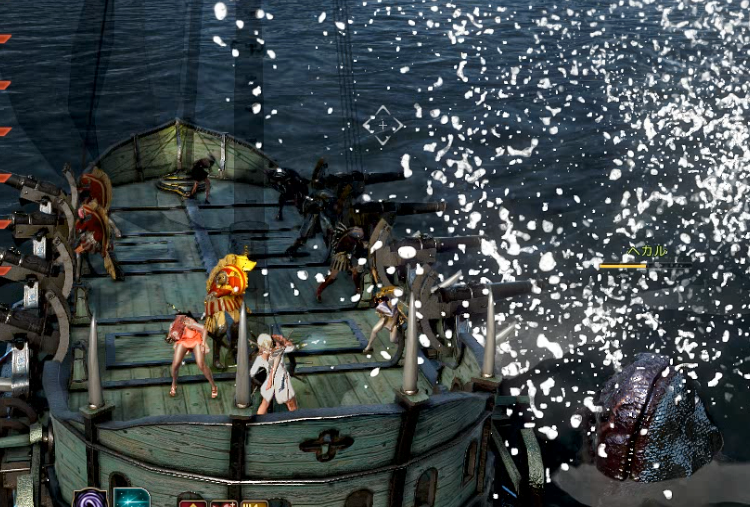Use the teal sparkle skill icon
Viewport: 750px width, 507px height.
131,499
